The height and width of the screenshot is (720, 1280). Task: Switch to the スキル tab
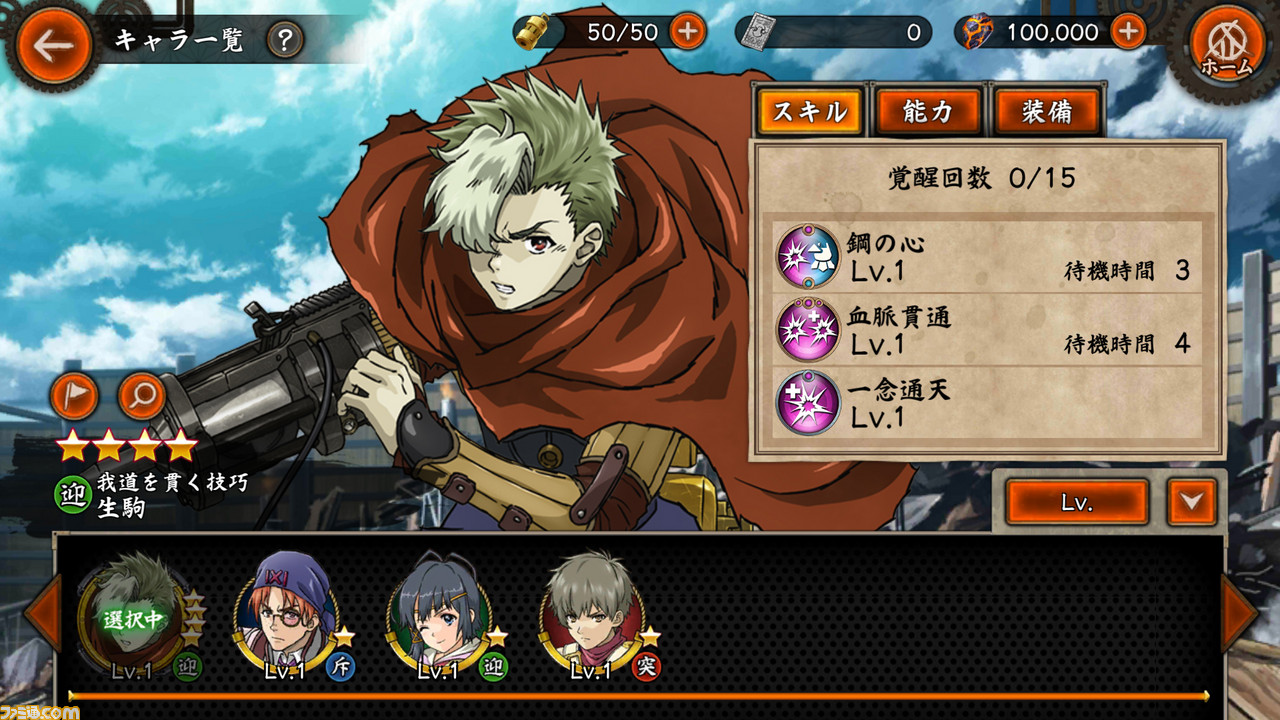[x=809, y=111]
